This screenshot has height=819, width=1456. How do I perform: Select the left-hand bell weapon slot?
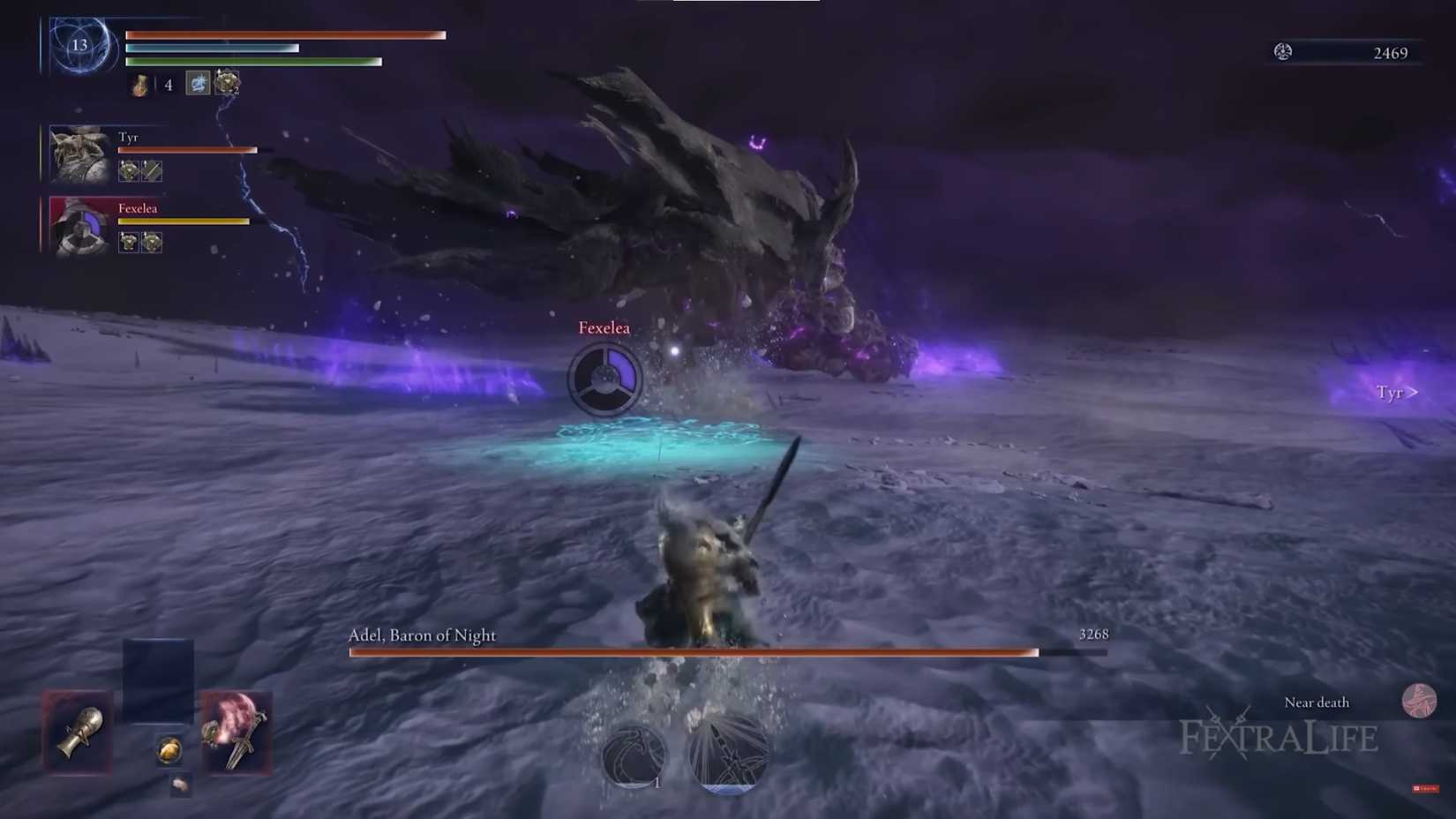click(x=79, y=733)
